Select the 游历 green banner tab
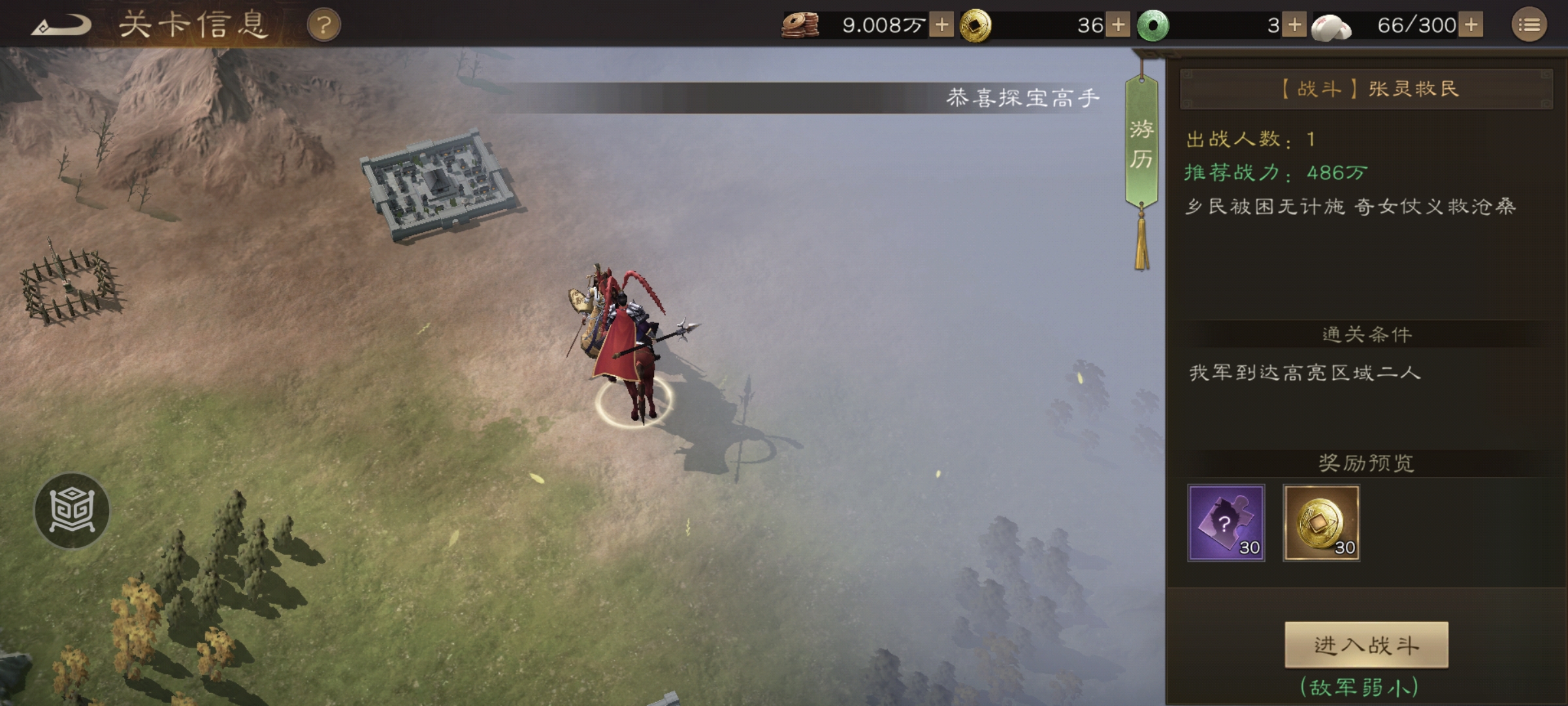Image resolution: width=1568 pixels, height=706 pixels. pyautogui.click(x=1141, y=144)
